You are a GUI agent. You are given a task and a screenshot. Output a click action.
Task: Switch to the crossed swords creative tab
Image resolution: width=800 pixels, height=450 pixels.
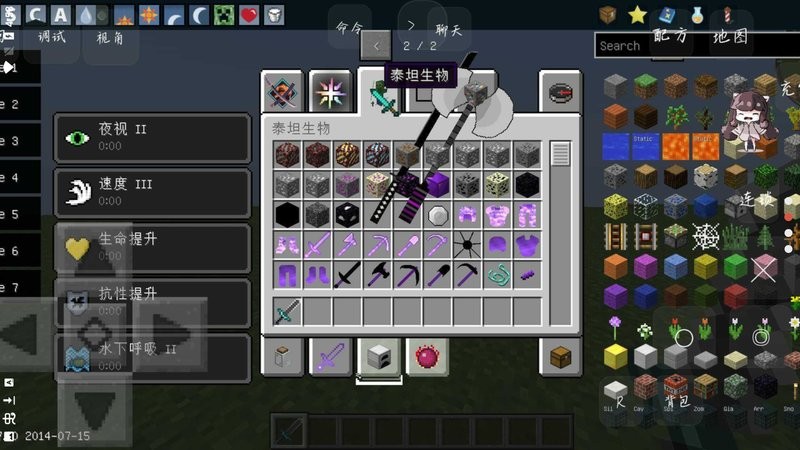click(x=282, y=92)
